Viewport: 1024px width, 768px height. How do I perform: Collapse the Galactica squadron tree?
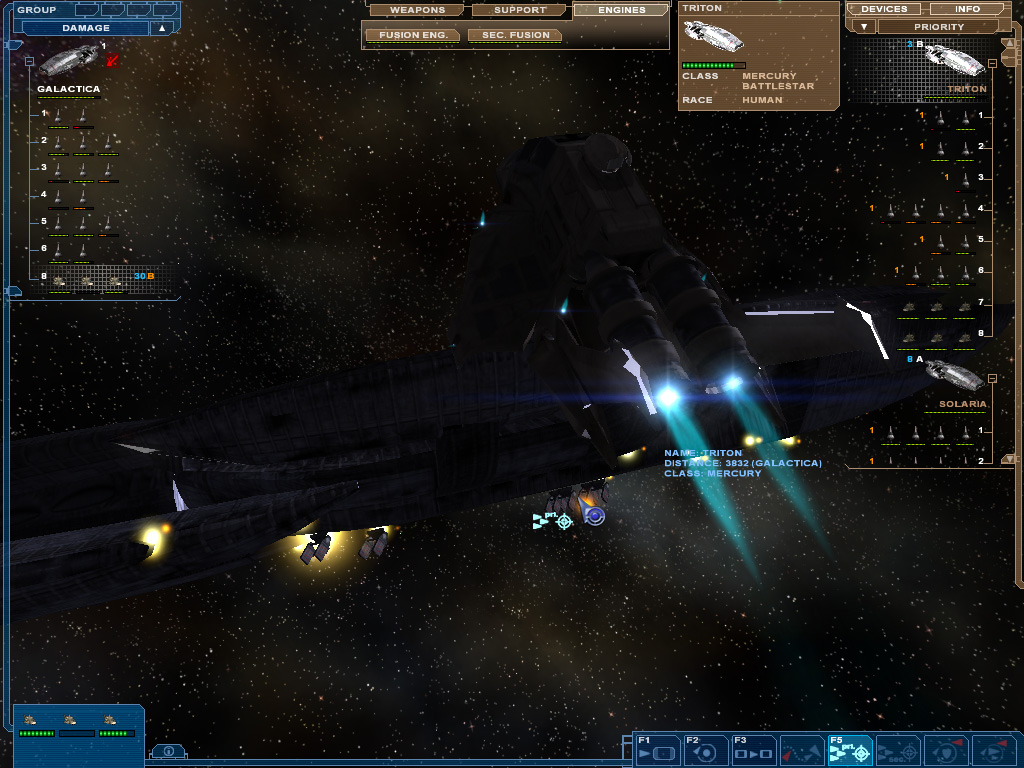click(x=29, y=61)
